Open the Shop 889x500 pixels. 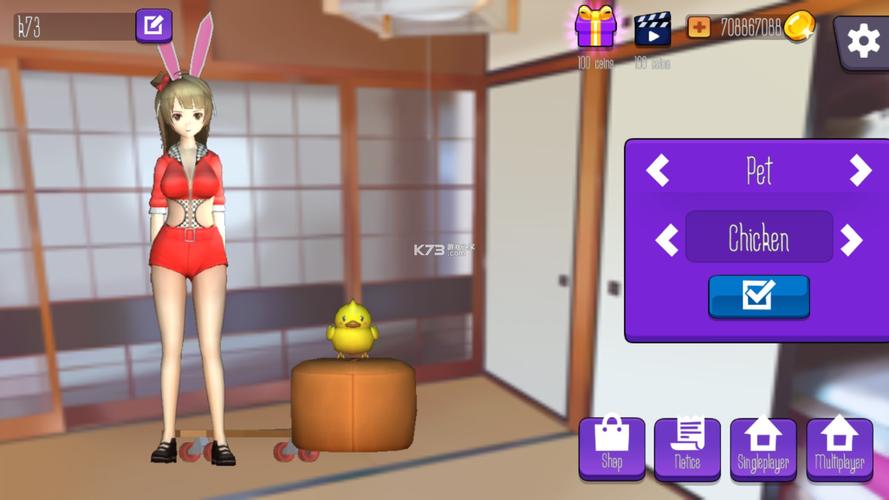pos(612,447)
